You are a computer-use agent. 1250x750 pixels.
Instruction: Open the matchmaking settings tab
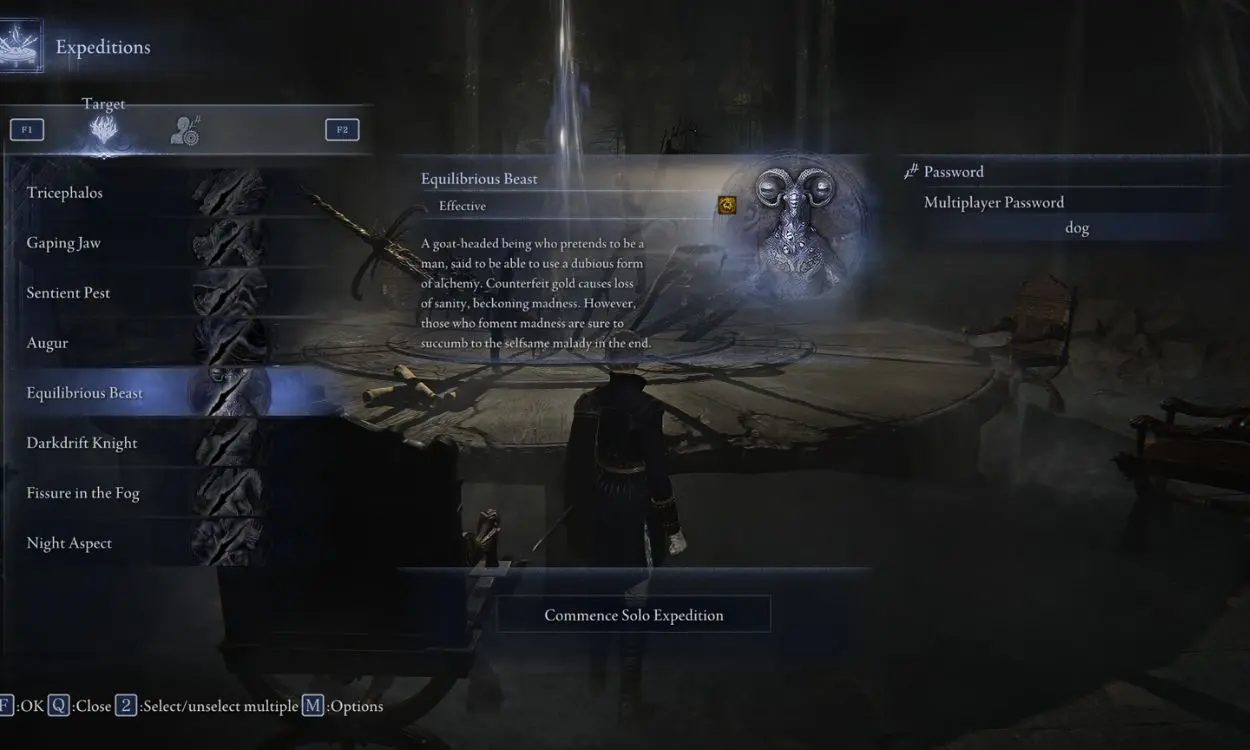pos(185,130)
